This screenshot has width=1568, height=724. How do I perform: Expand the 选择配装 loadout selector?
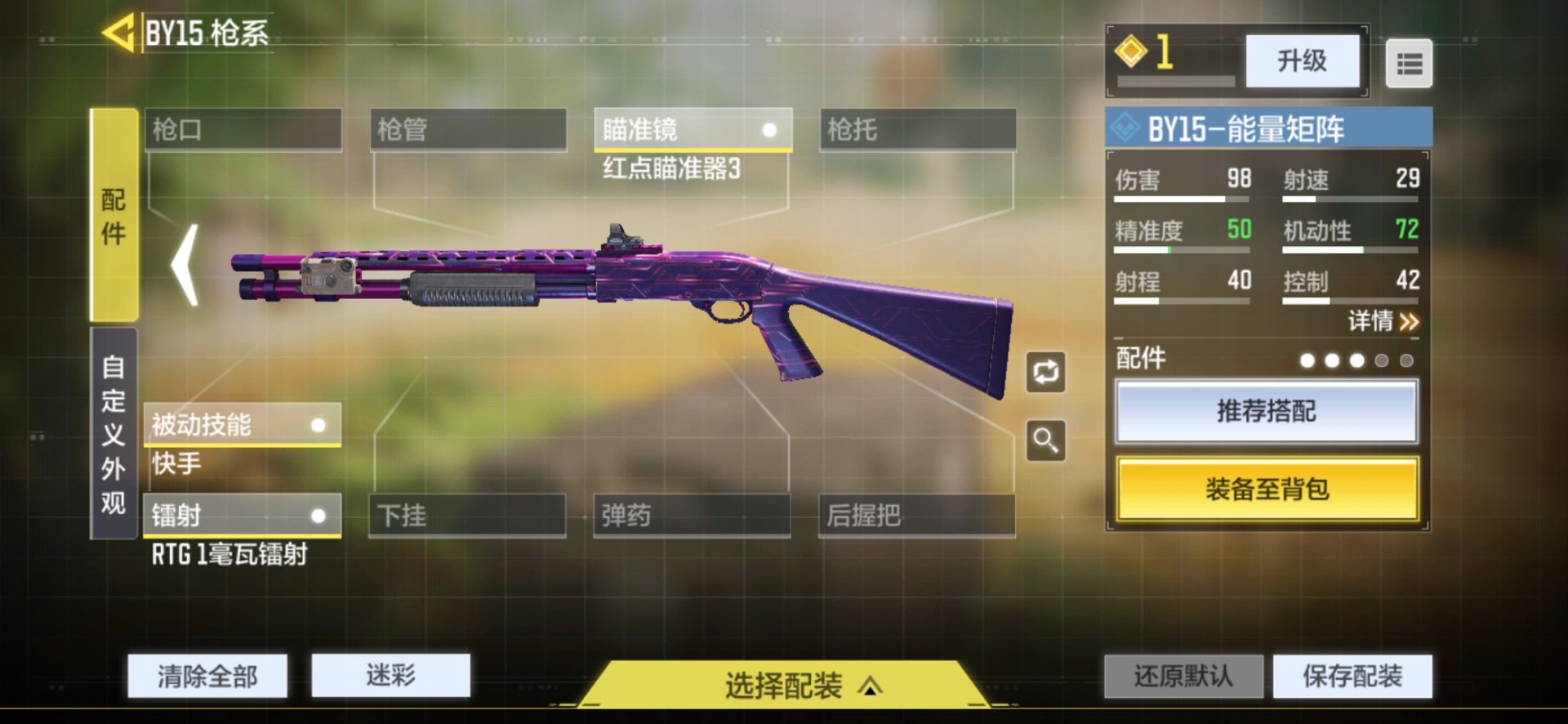(x=784, y=685)
